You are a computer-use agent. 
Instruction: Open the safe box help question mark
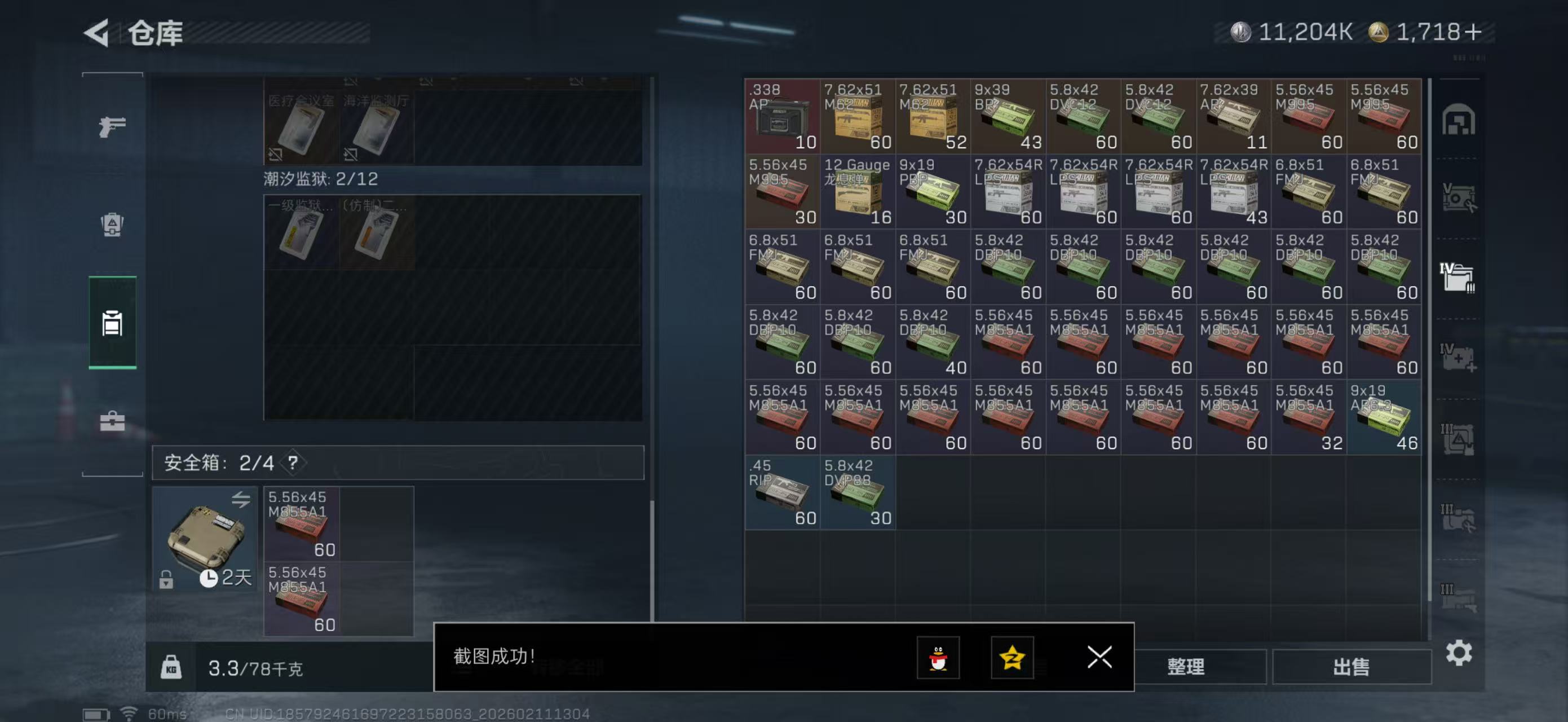[293, 463]
